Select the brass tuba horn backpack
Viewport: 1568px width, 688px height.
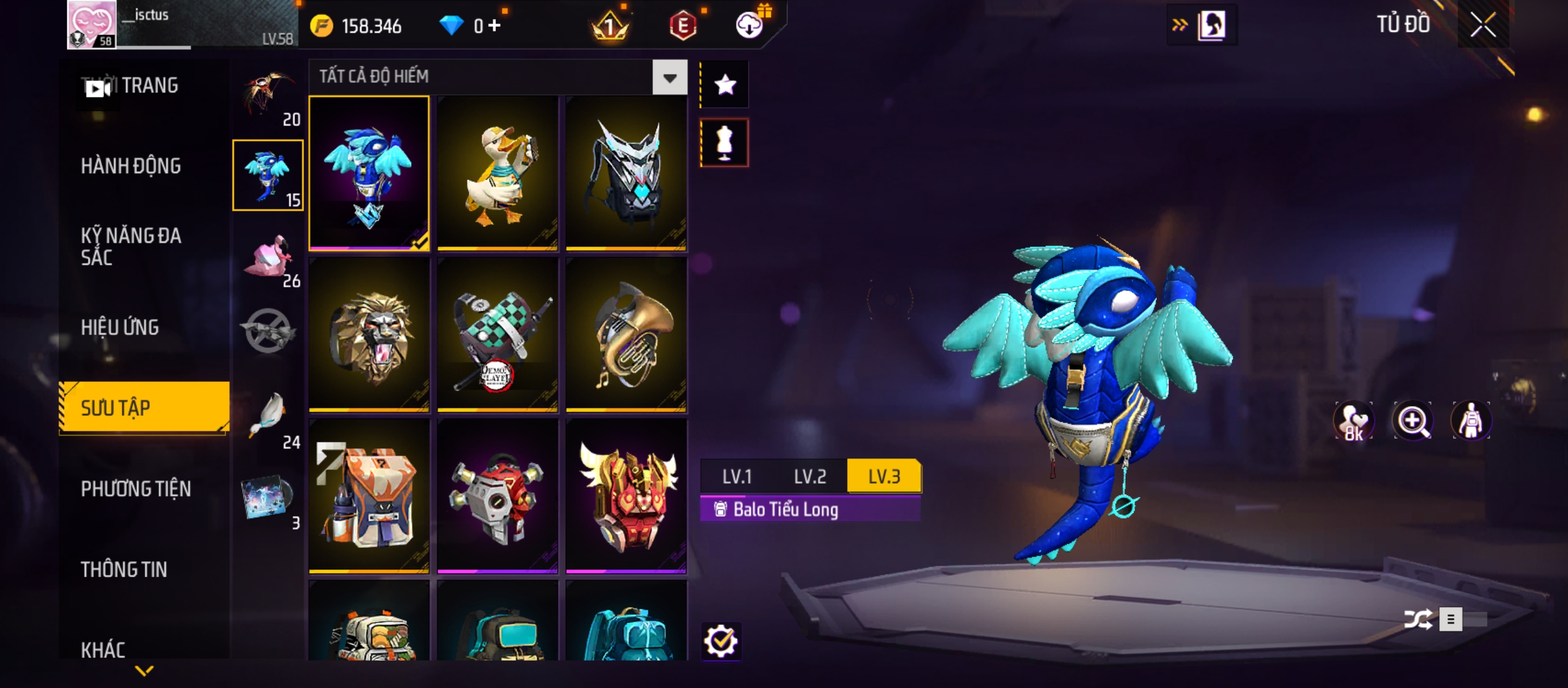[626, 334]
